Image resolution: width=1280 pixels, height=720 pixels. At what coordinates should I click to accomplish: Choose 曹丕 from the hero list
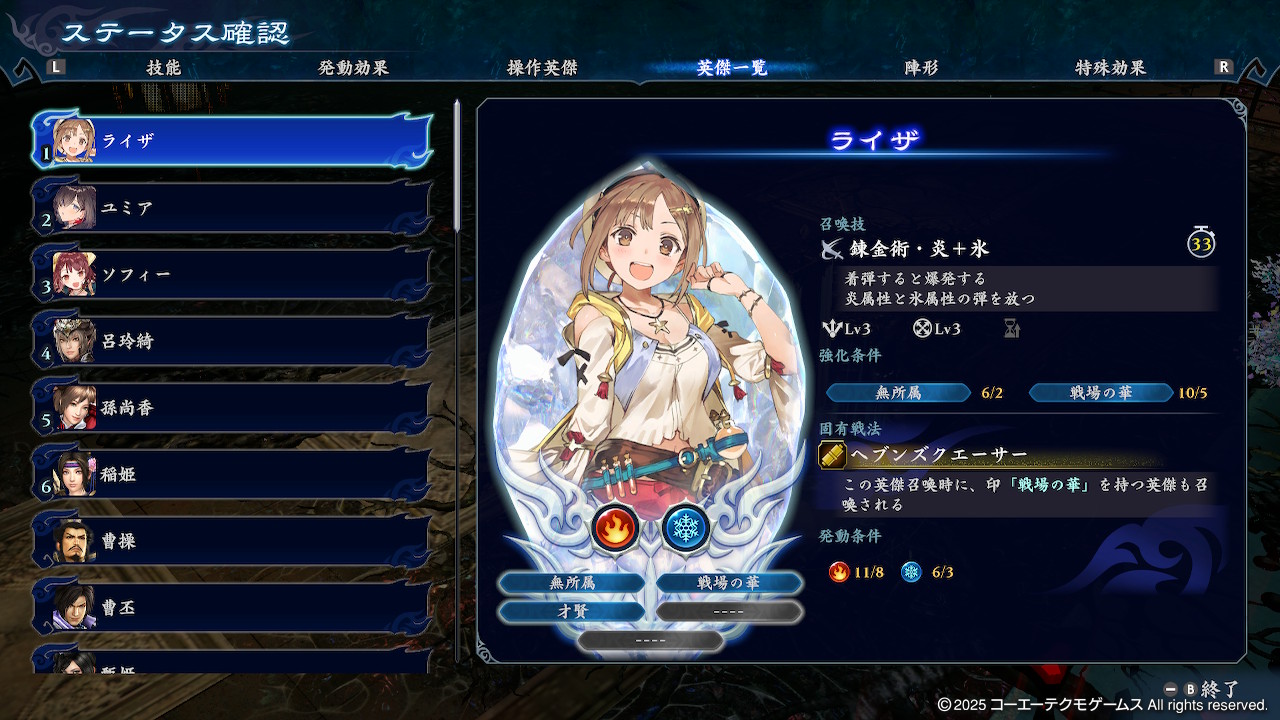click(232, 607)
